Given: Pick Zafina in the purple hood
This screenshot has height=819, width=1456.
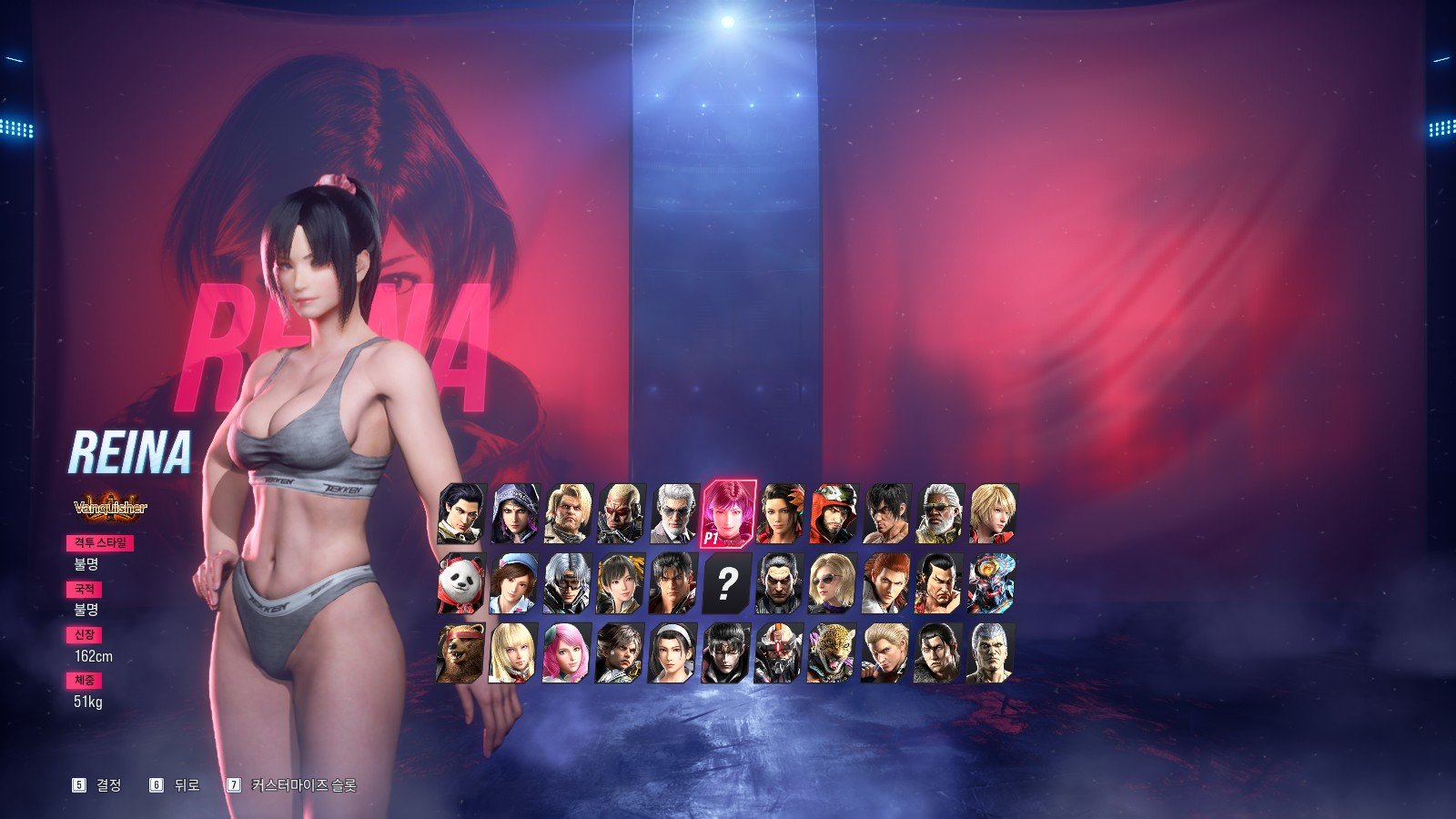Looking at the screenshot, I should (x=515, y=514).
